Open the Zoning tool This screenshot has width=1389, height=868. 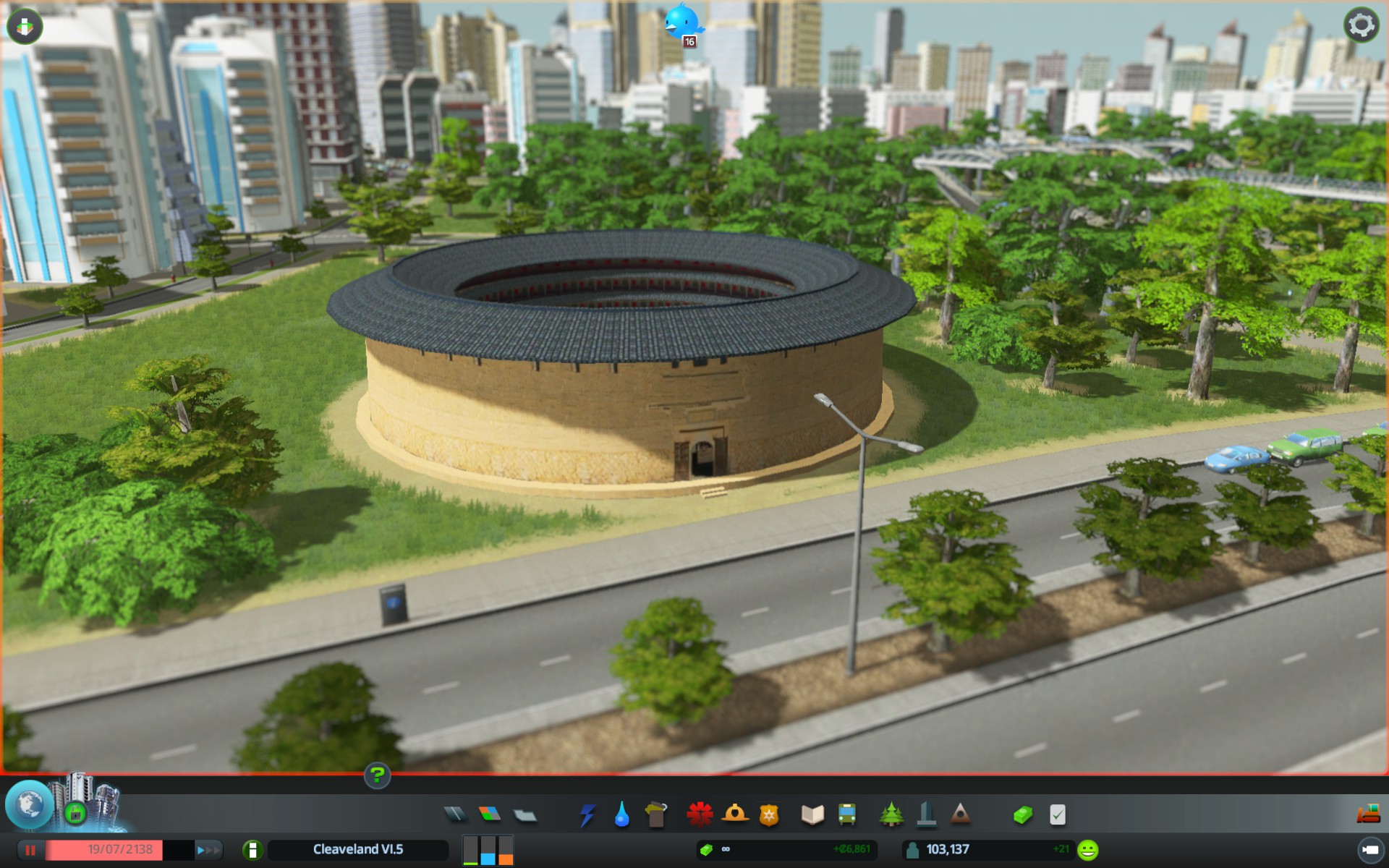click(x=490, y=814)
